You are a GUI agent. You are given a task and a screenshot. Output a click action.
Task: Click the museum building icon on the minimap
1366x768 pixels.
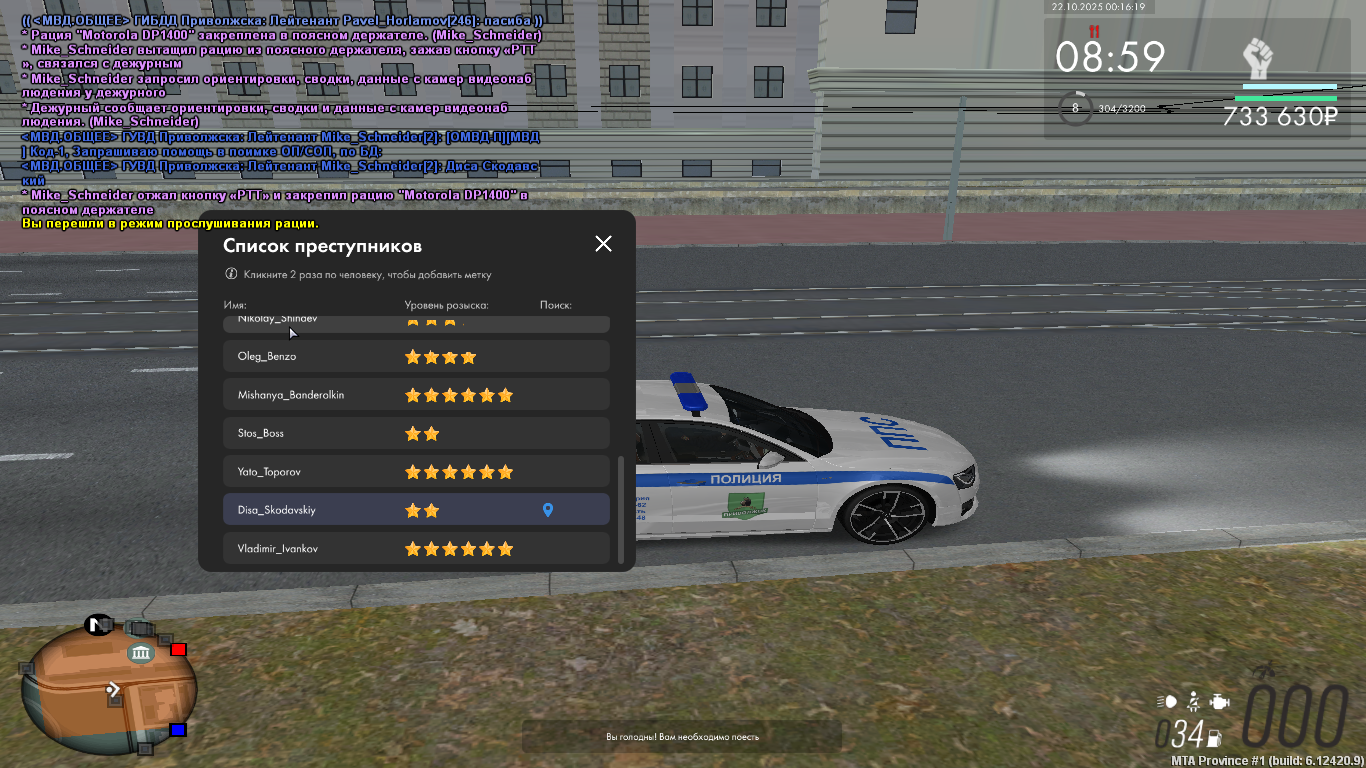(x=140, y=654)
